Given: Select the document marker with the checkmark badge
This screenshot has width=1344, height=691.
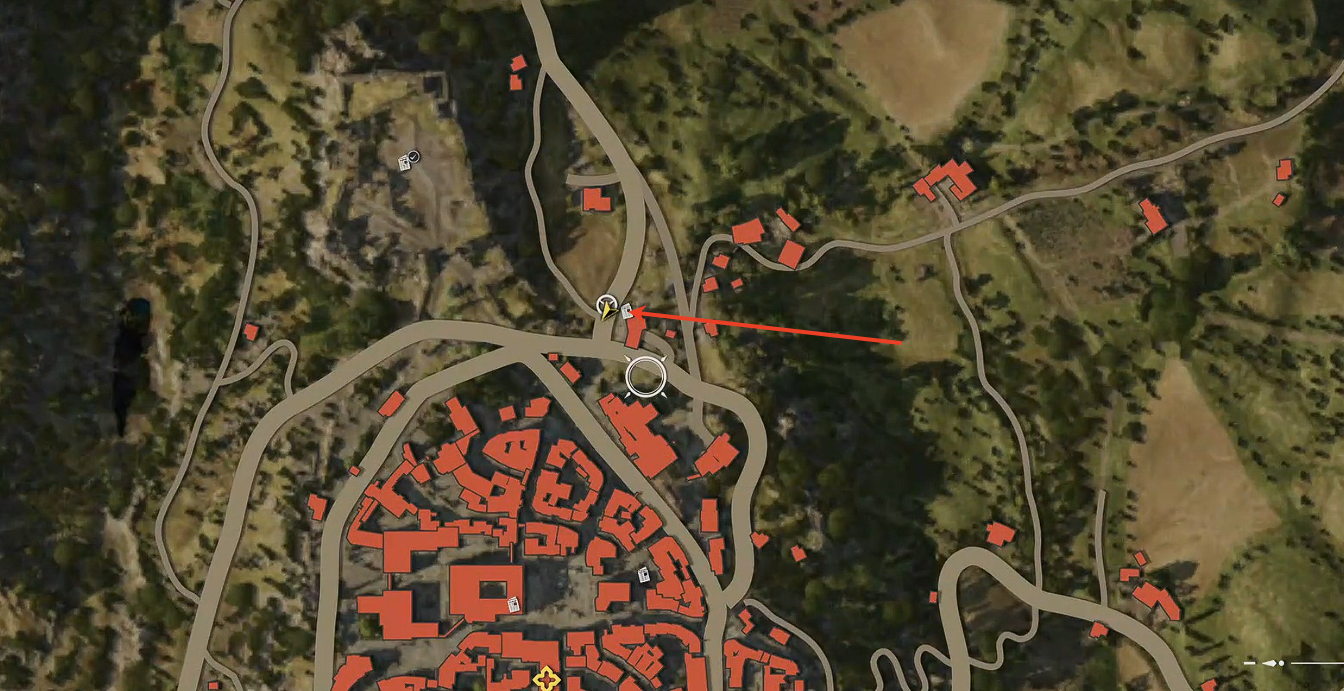Looking at the screenshot, I should pos(407,161).
